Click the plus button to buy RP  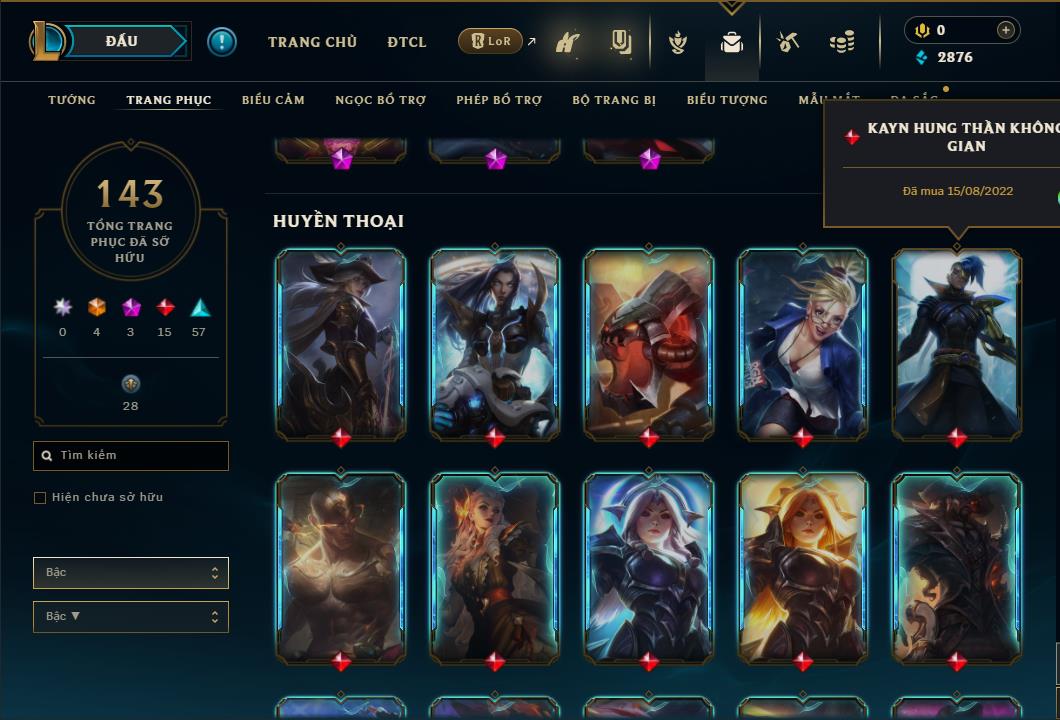(x=1005, y=30)
